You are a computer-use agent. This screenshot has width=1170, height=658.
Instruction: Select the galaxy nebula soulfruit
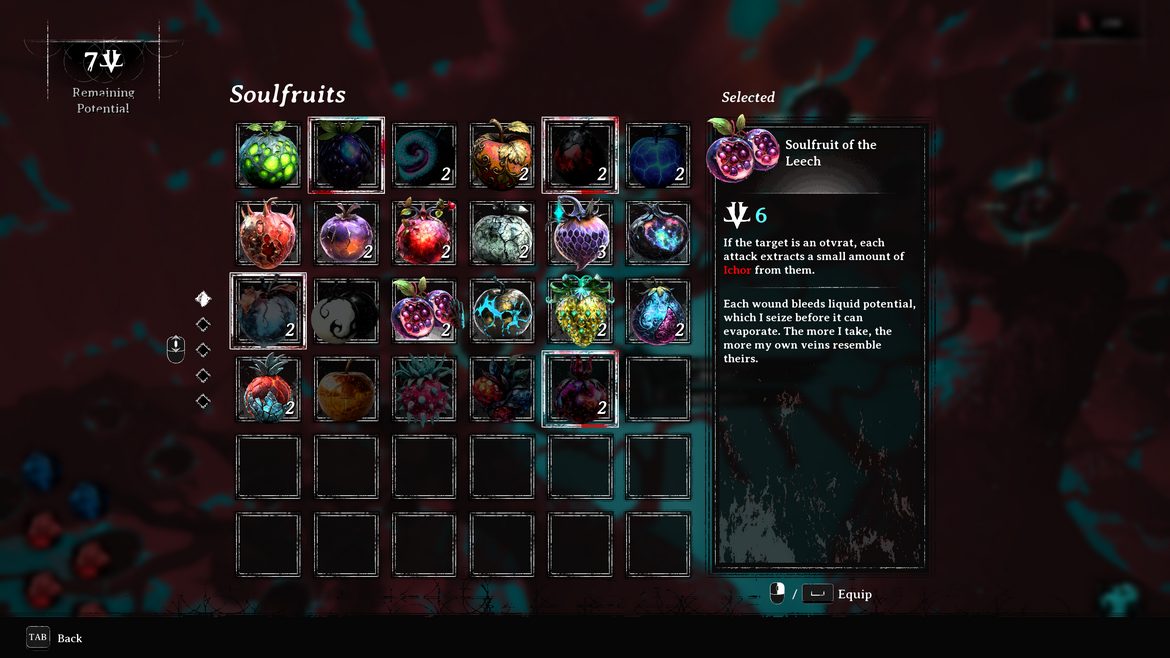658,234
